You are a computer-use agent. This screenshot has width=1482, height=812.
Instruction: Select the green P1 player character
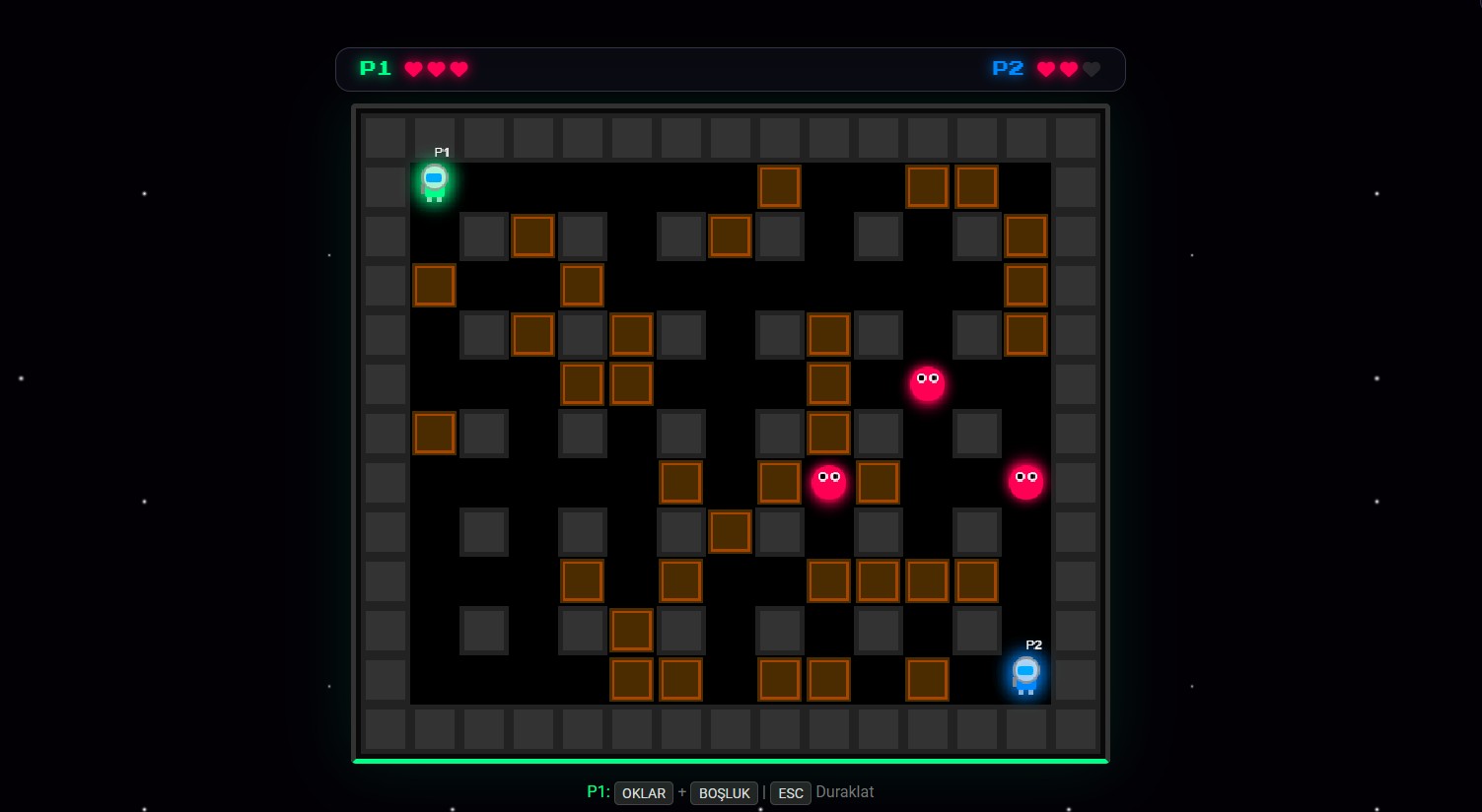[434, 184]
